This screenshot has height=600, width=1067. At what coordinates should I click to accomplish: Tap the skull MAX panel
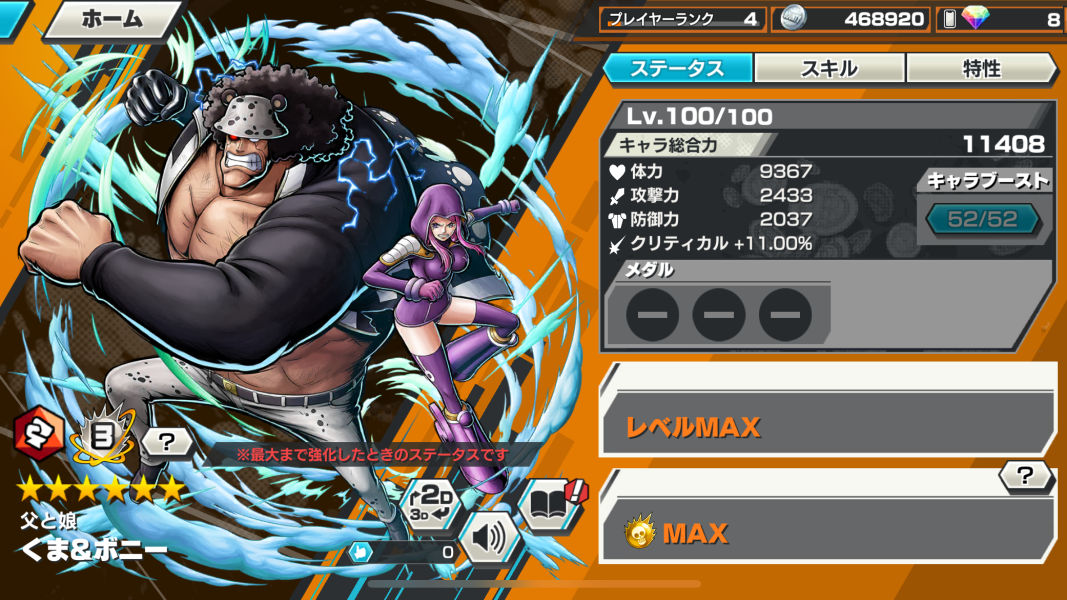pyautogui.click(x=827, y=532)
